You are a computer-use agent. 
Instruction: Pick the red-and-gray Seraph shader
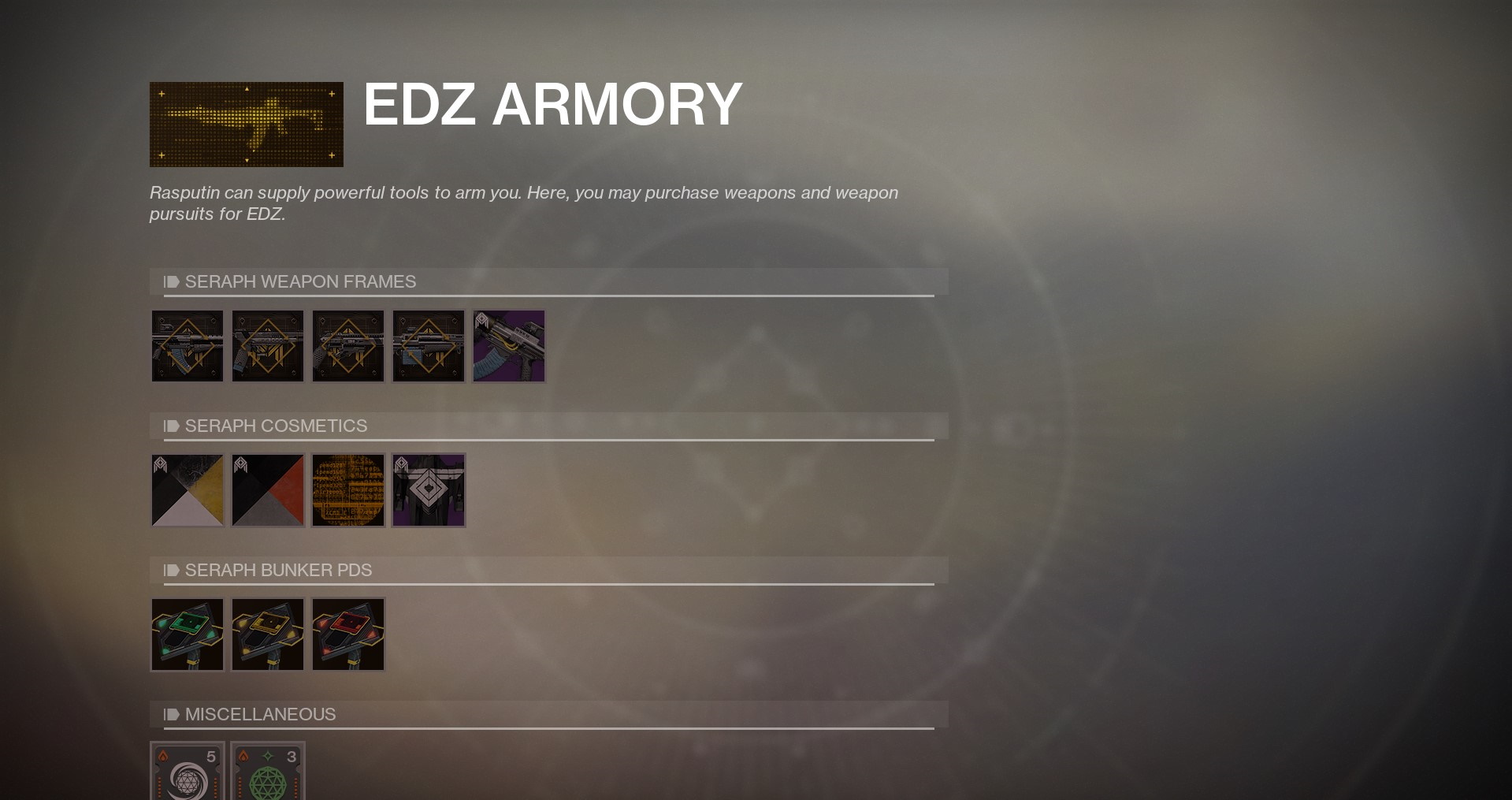pos(267,489)
